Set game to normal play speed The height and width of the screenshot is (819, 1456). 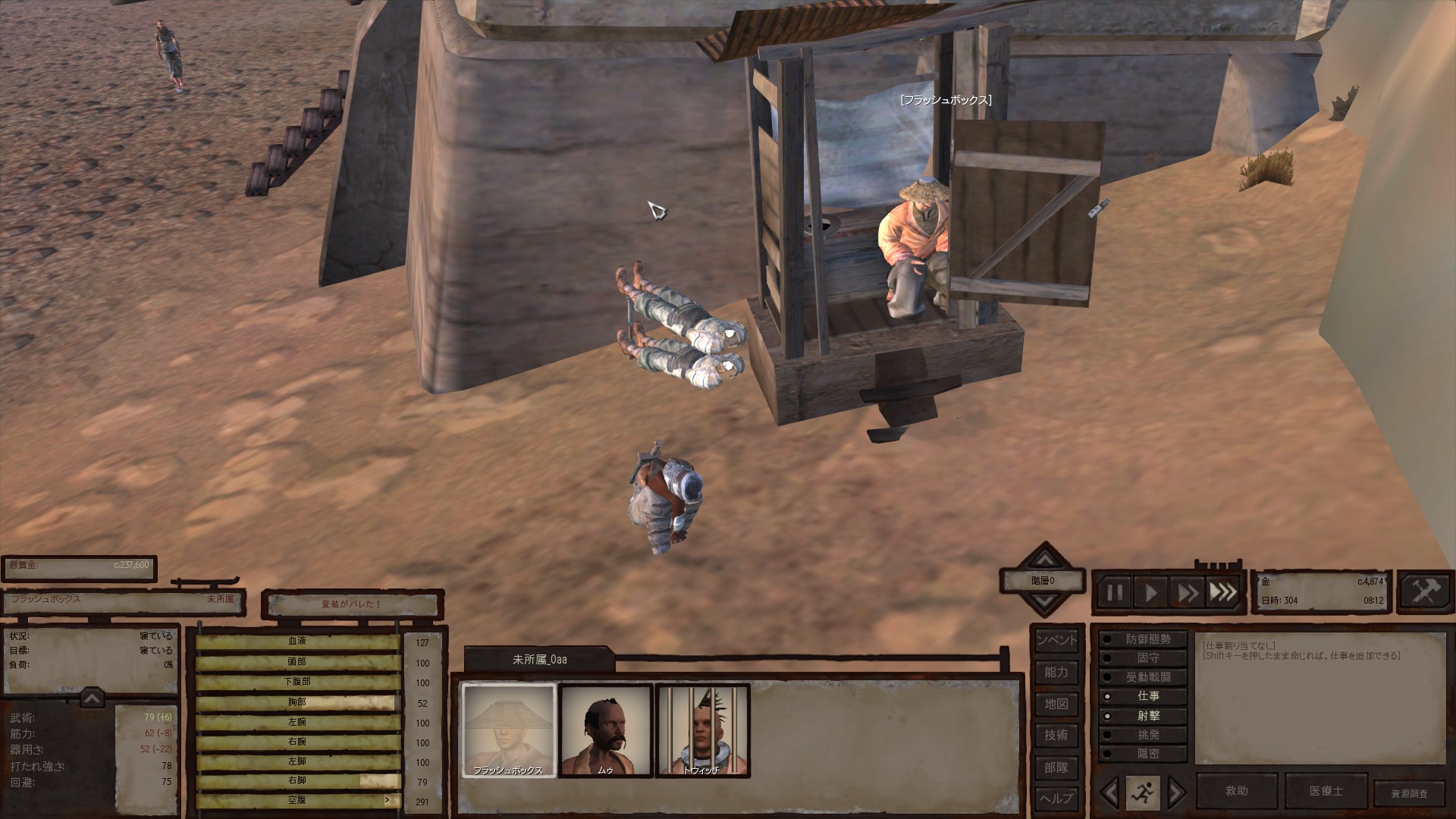pos(1150,592)
